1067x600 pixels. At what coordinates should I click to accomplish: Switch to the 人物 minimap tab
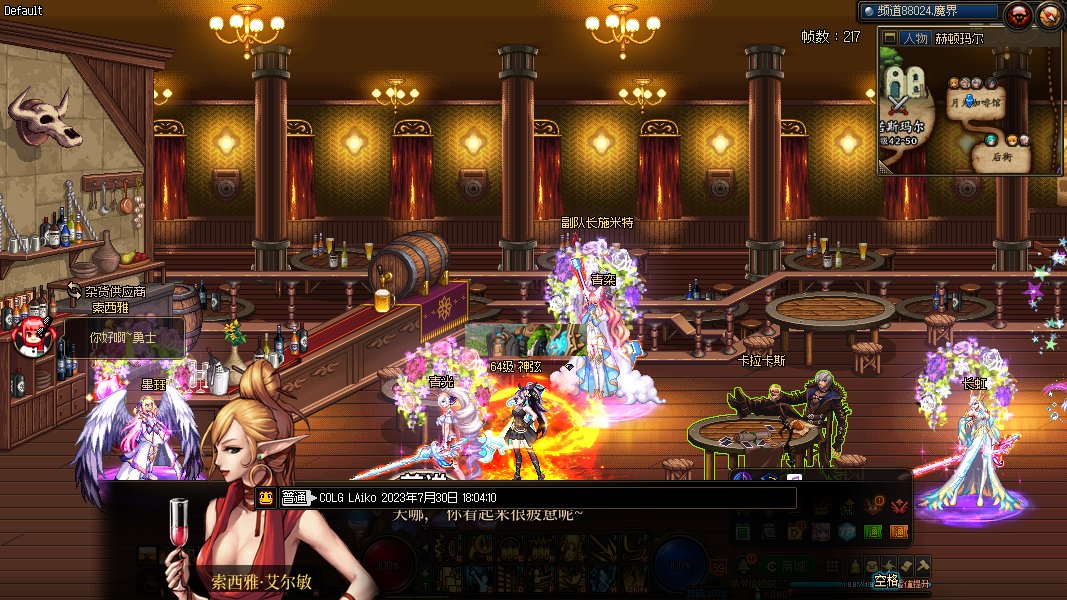click(x=913, y=38)
